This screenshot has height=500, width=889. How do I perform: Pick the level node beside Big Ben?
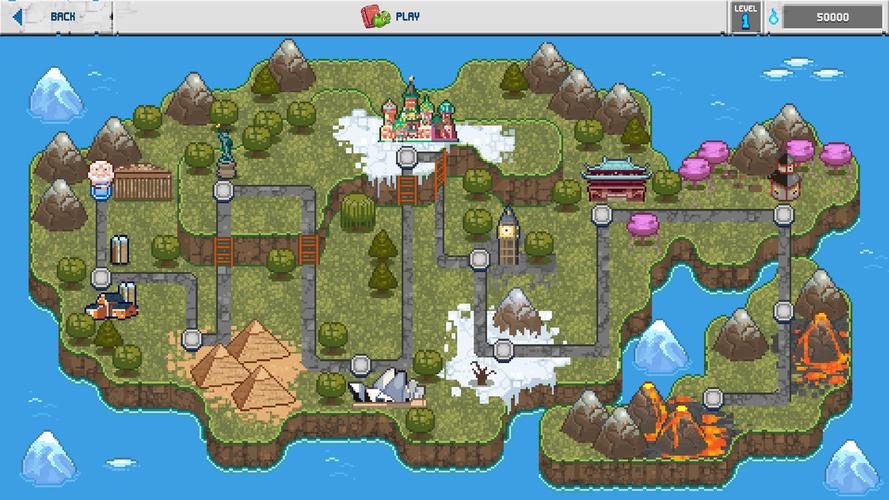(479, 260)
